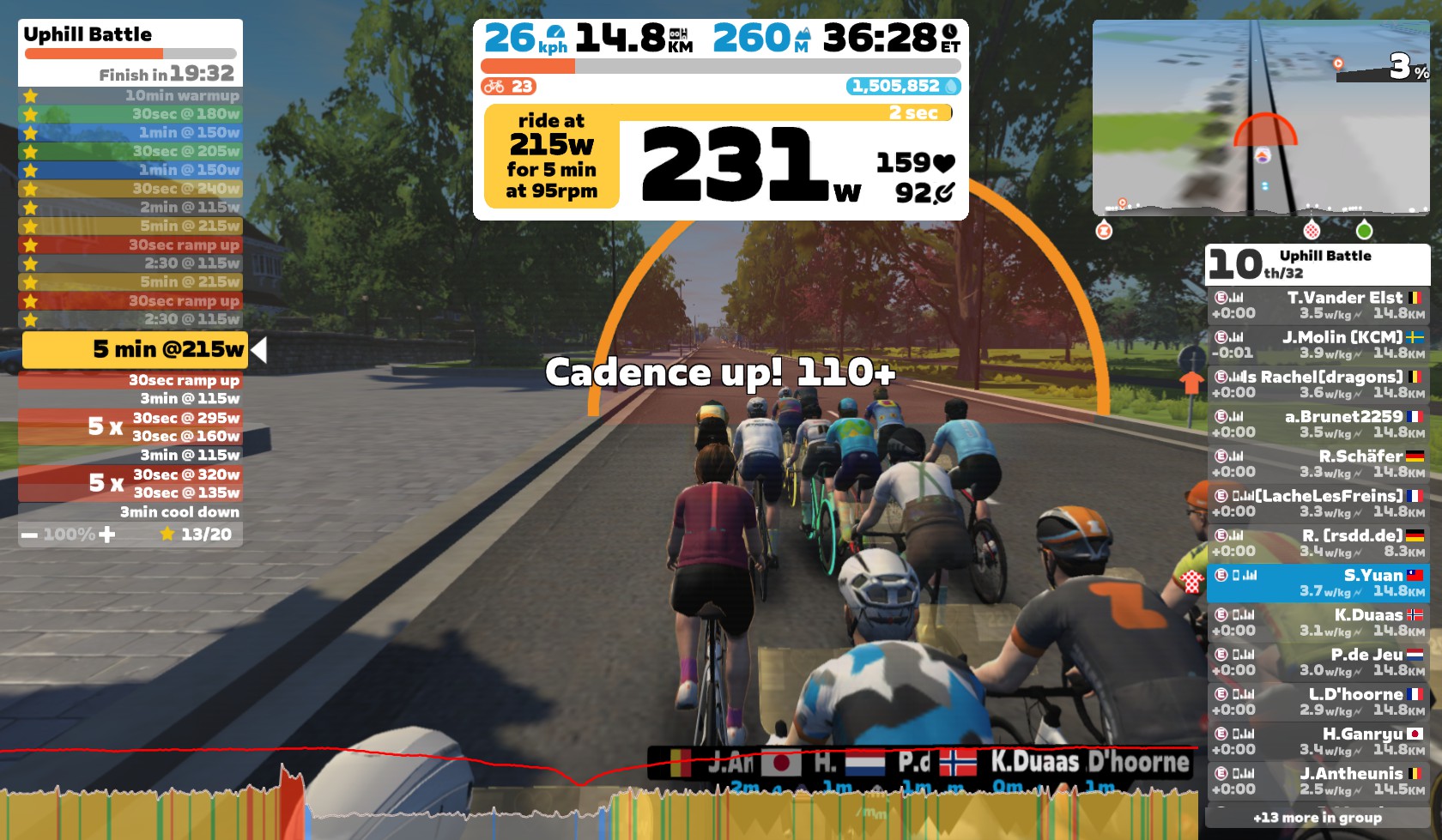Increase workout intensity with the plus button
The width and height of the screenshot is (1442, 840).
click(106, 535)
